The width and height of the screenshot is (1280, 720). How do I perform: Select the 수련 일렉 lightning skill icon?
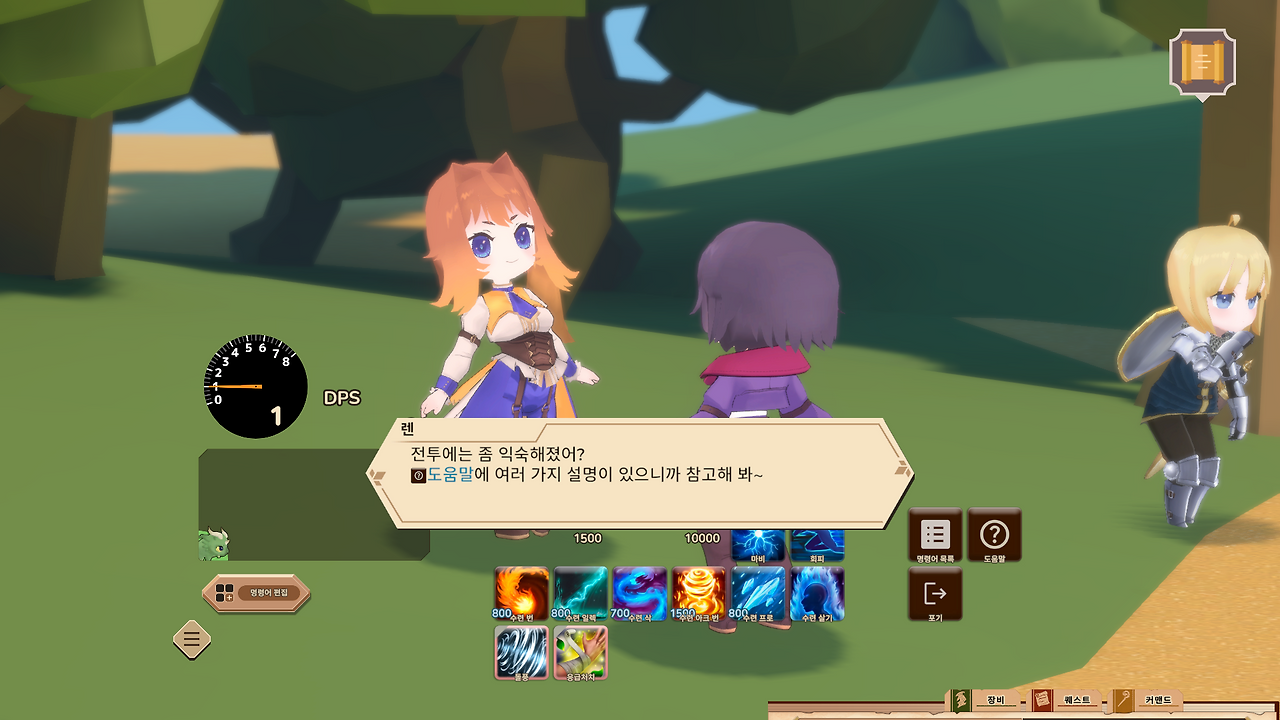[580, 592]
